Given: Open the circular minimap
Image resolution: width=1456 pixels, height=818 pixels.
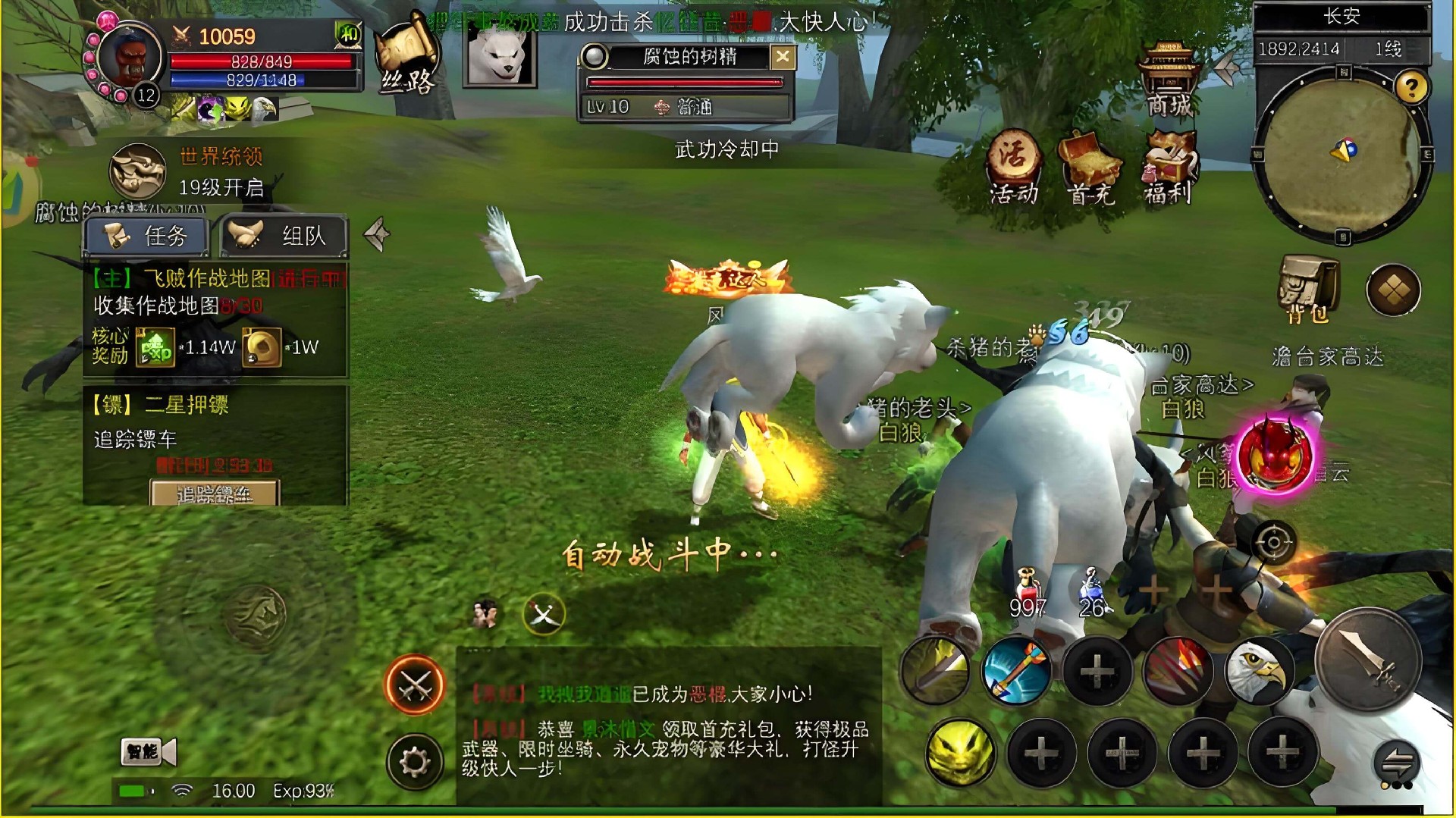Looking at the screenshot, I should (x=1341, y=154).
